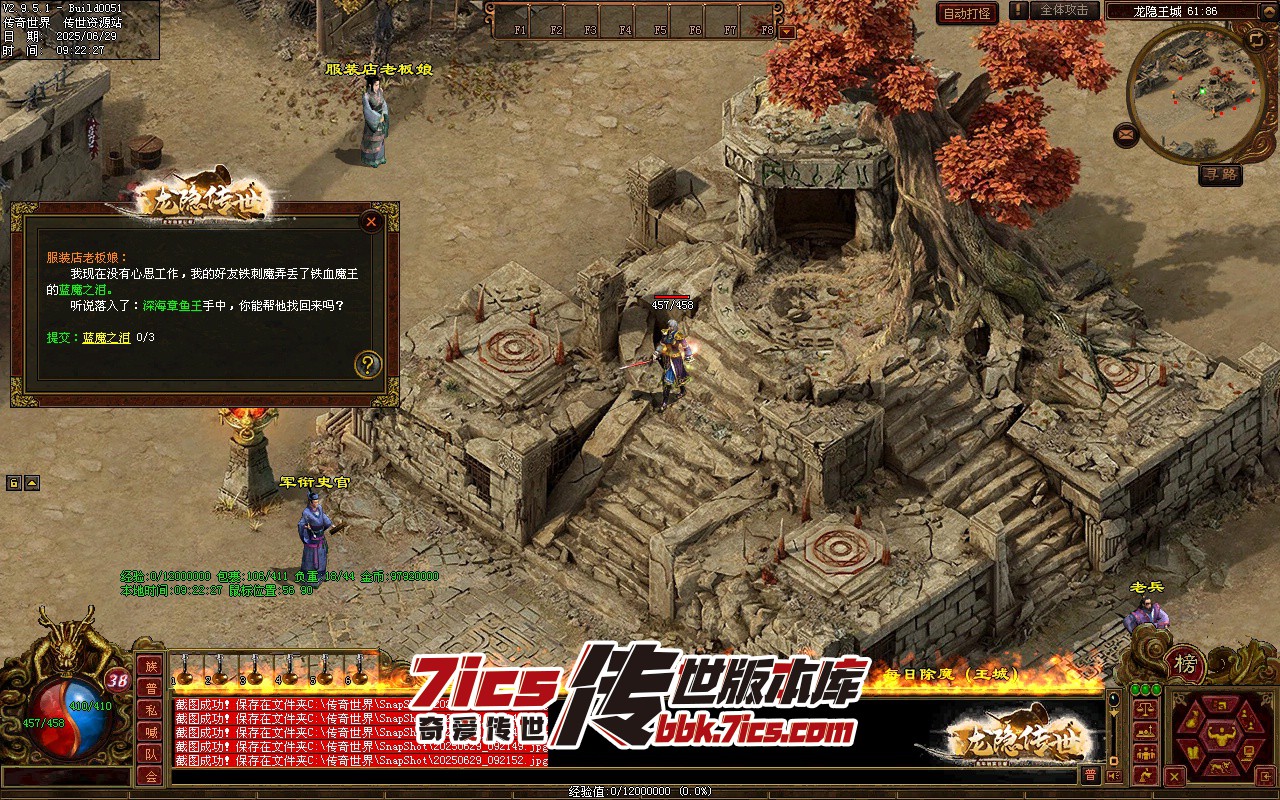Select the 全体攻击 attack mode button
The width and height of the screenshot is (1280, 800).
point(1063,10)
